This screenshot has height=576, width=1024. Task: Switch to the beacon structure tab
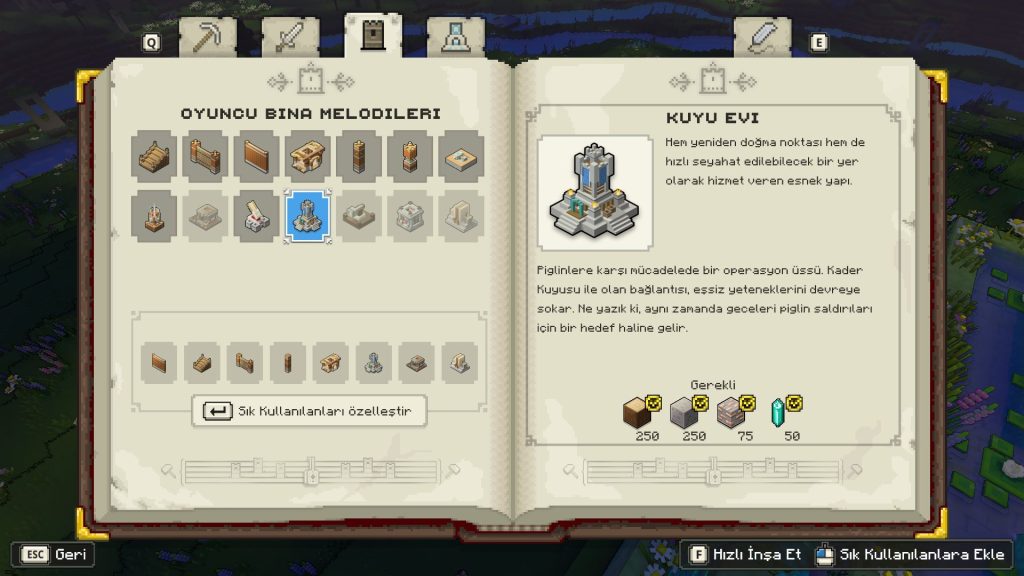point(455,37)
